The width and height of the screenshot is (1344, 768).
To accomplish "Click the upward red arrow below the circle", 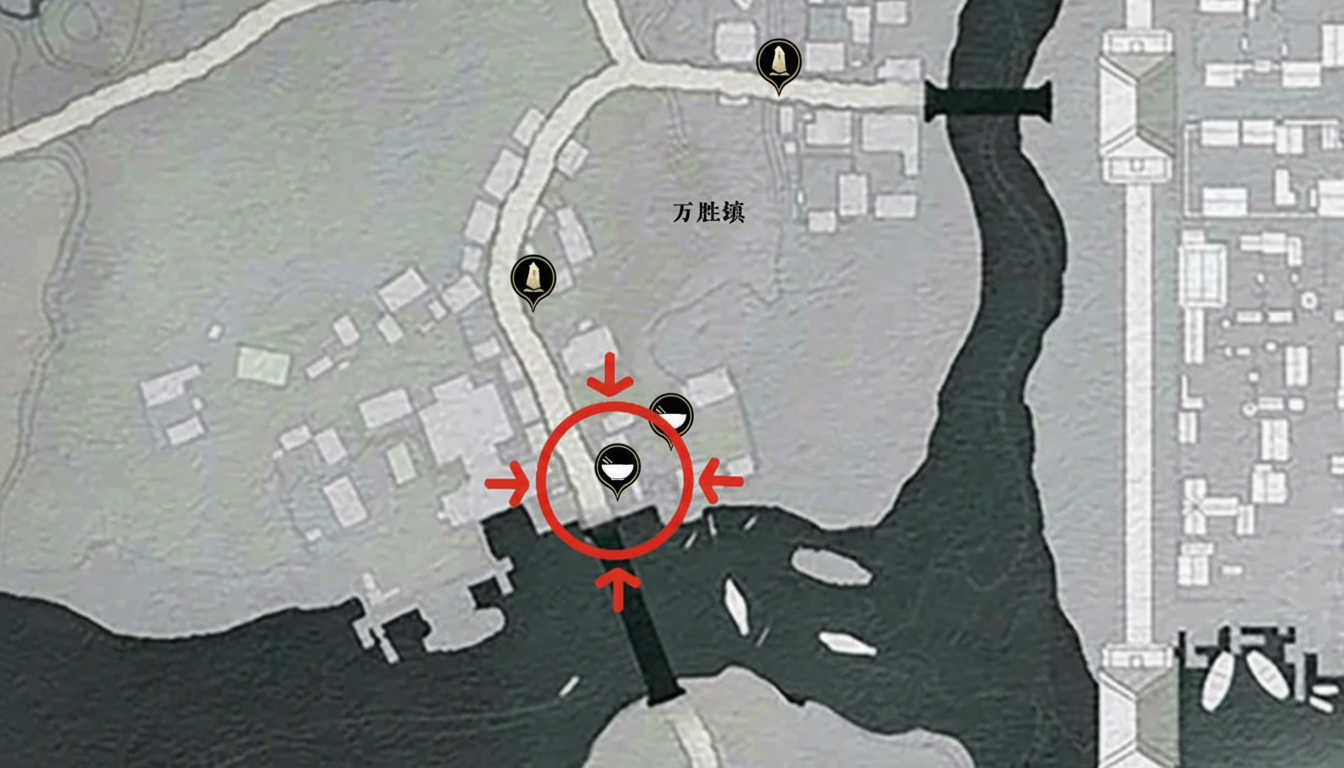I will pos(617,585).
